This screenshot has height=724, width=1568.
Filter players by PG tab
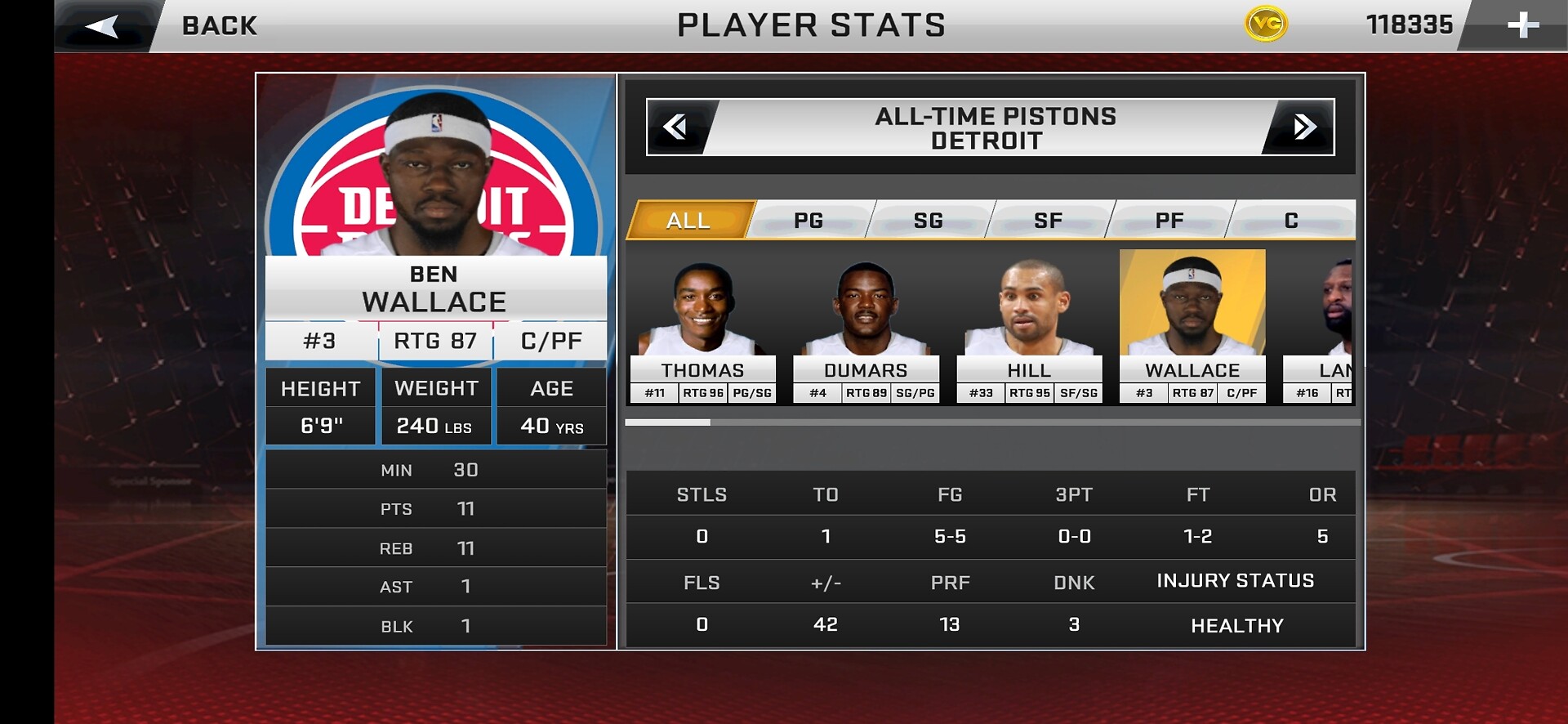pos(808,220)
